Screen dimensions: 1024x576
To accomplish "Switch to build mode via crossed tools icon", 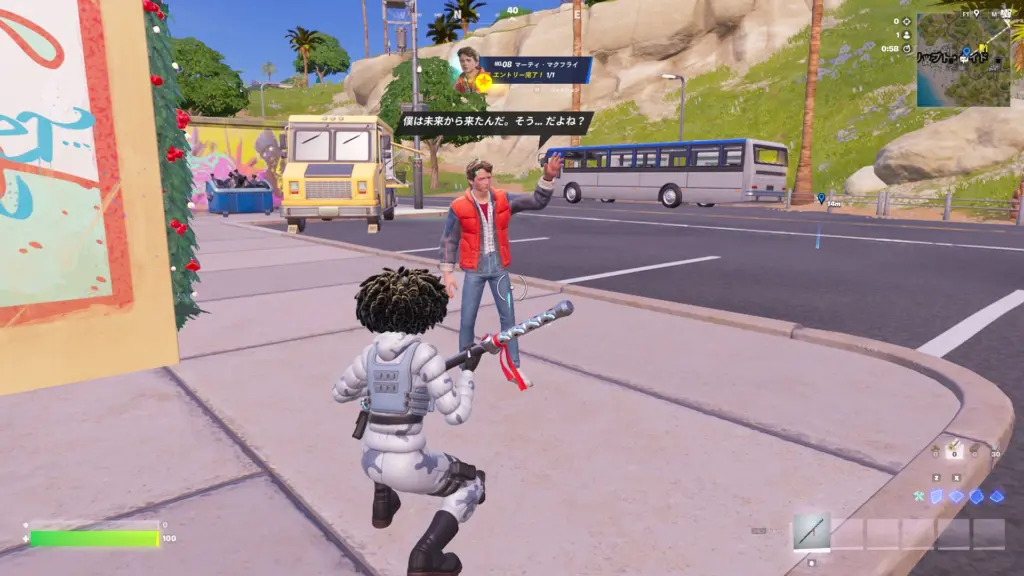I will (x=918, y=496).
